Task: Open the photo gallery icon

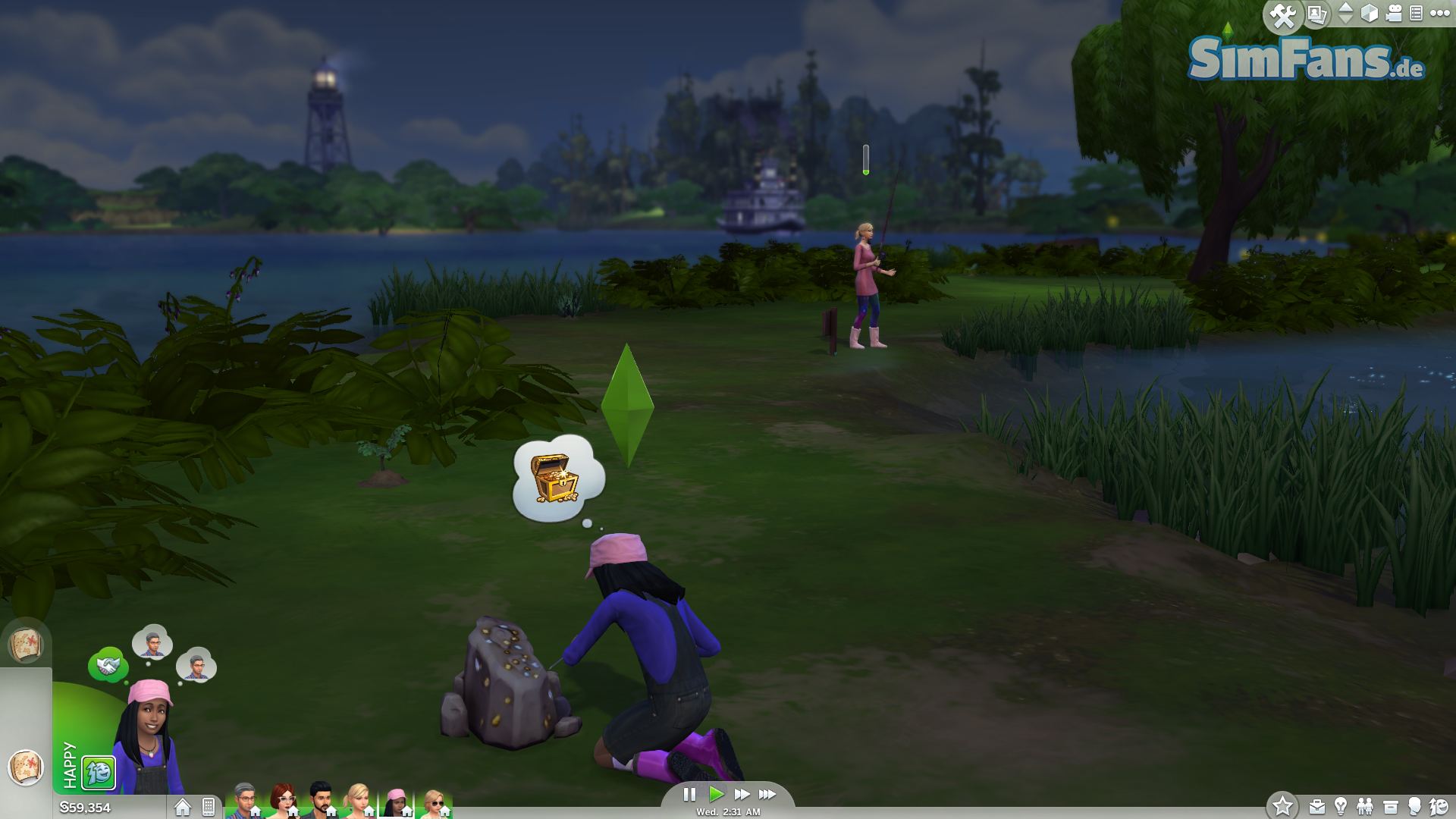Action: click(1317, 14)
